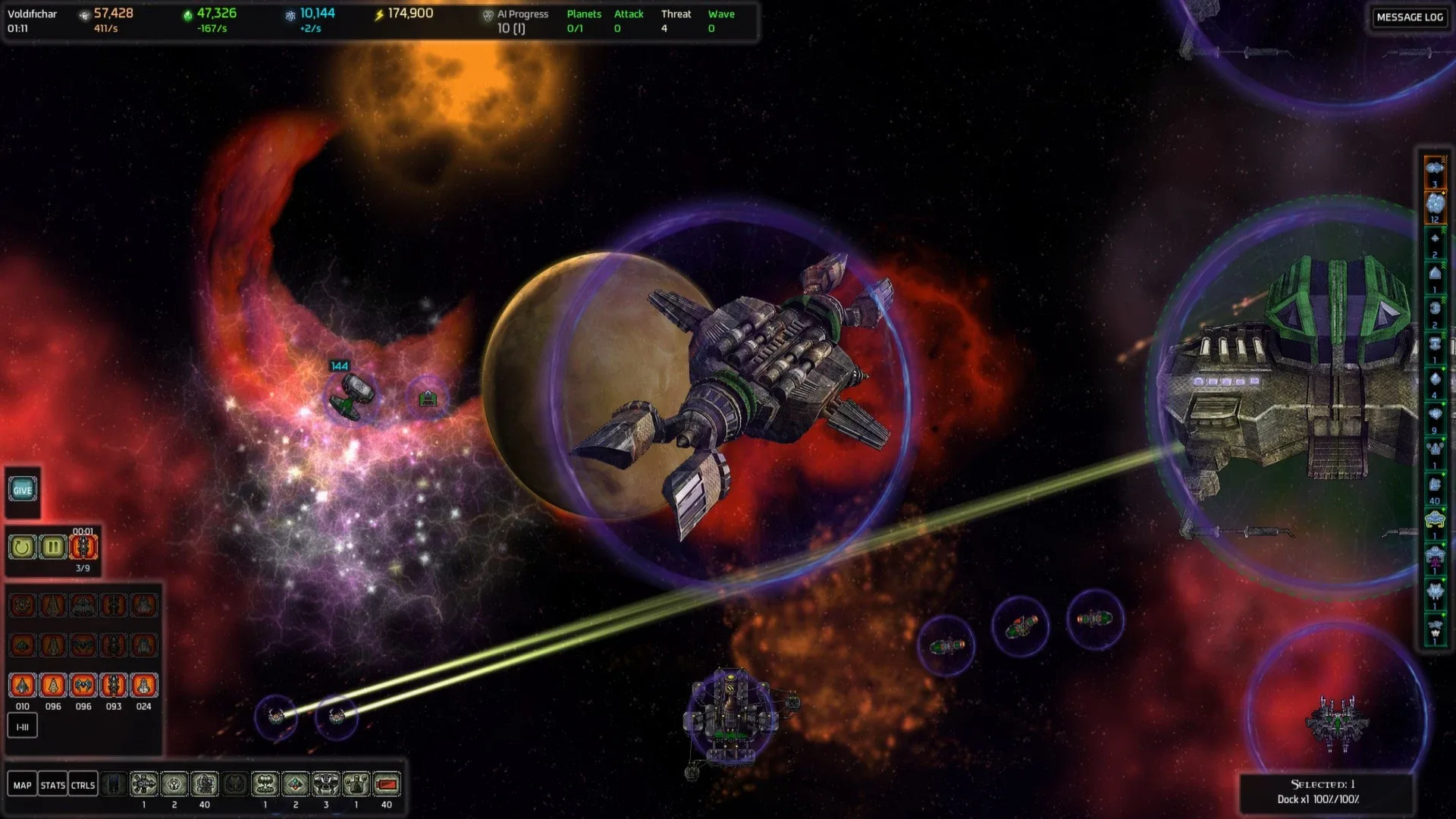Pause the dock build queue
Screen dimensions: 1456x819
click(52, 547)
